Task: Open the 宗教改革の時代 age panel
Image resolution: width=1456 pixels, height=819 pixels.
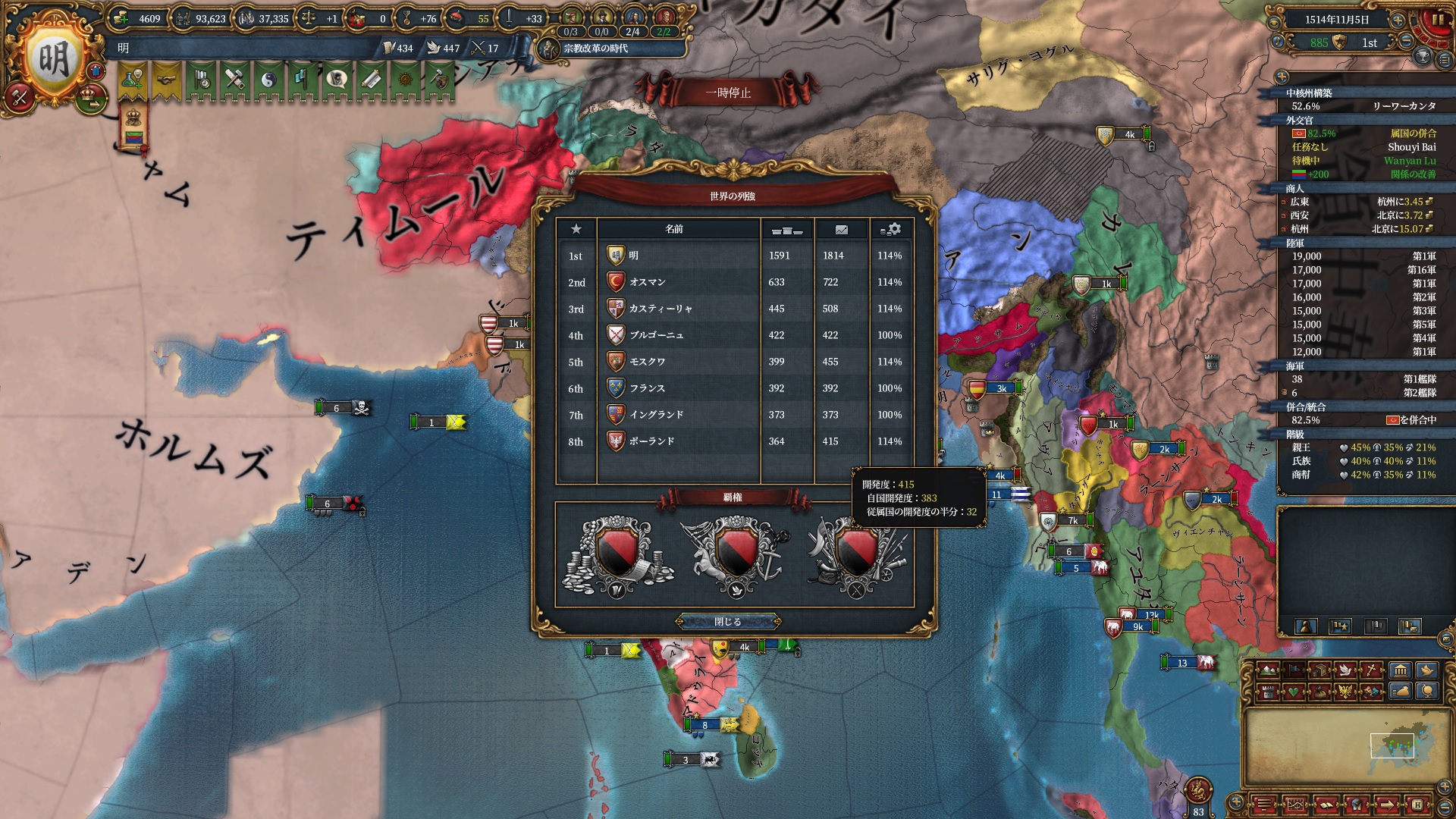Action: click(595, 49)
